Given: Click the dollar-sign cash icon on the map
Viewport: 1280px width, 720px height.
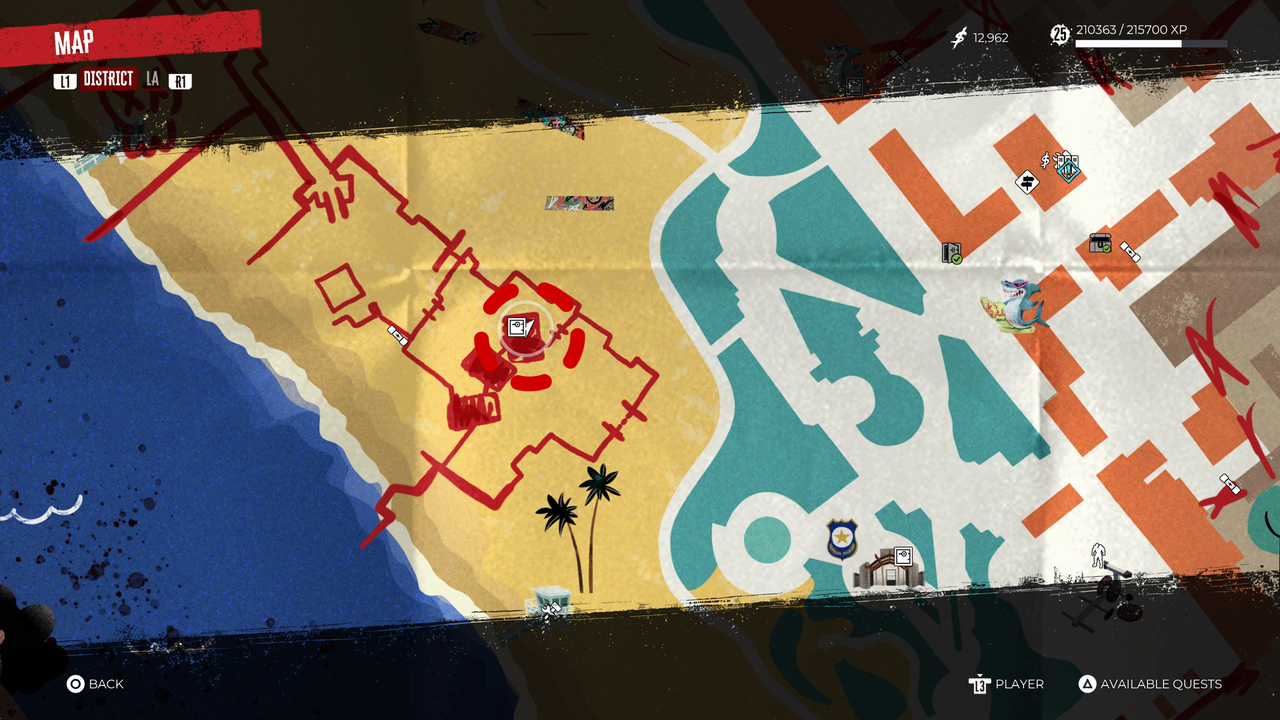Looking at the screenshot, I should [x=1045, y=160].
